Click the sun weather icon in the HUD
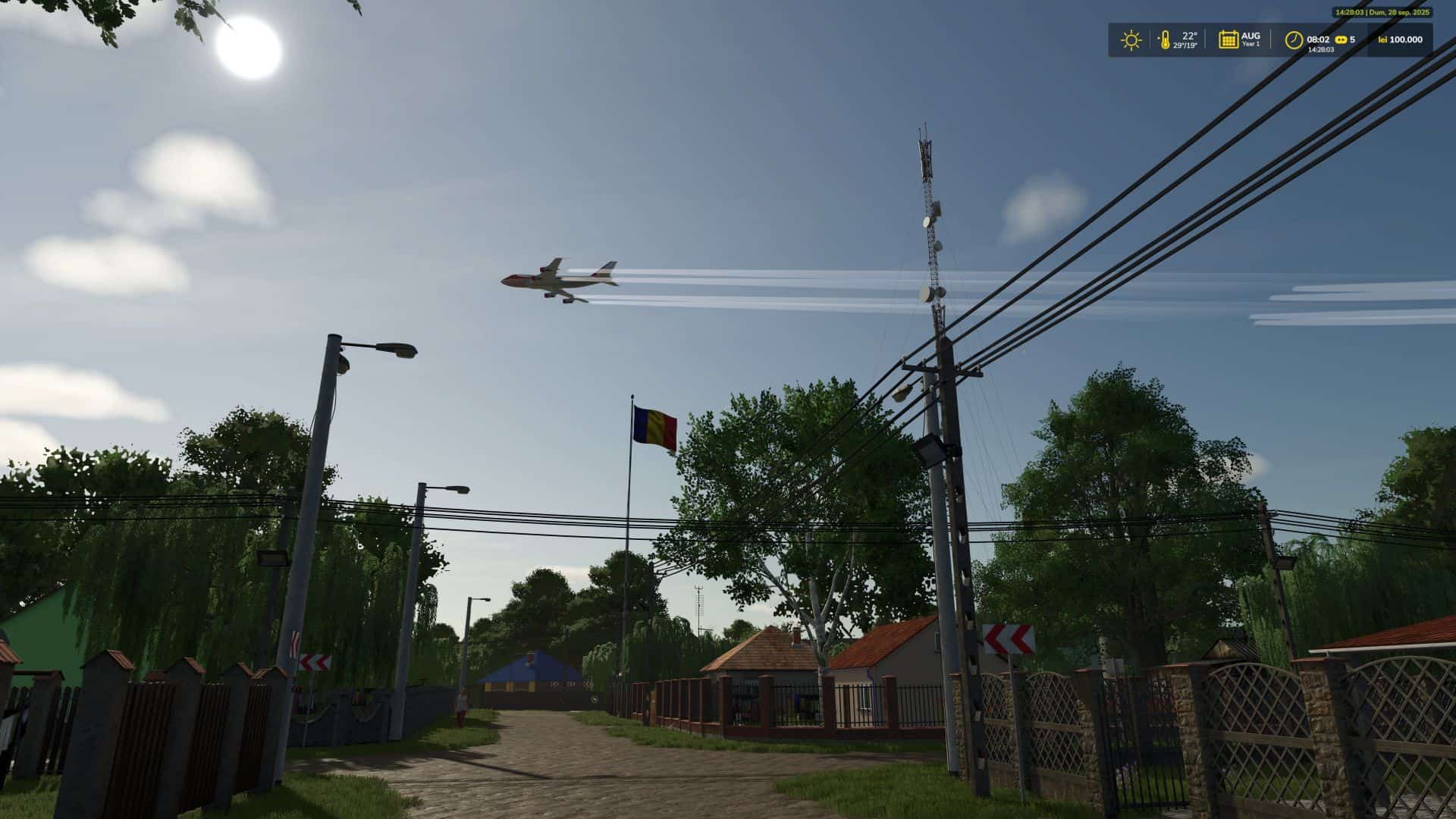 [1132, 39]
